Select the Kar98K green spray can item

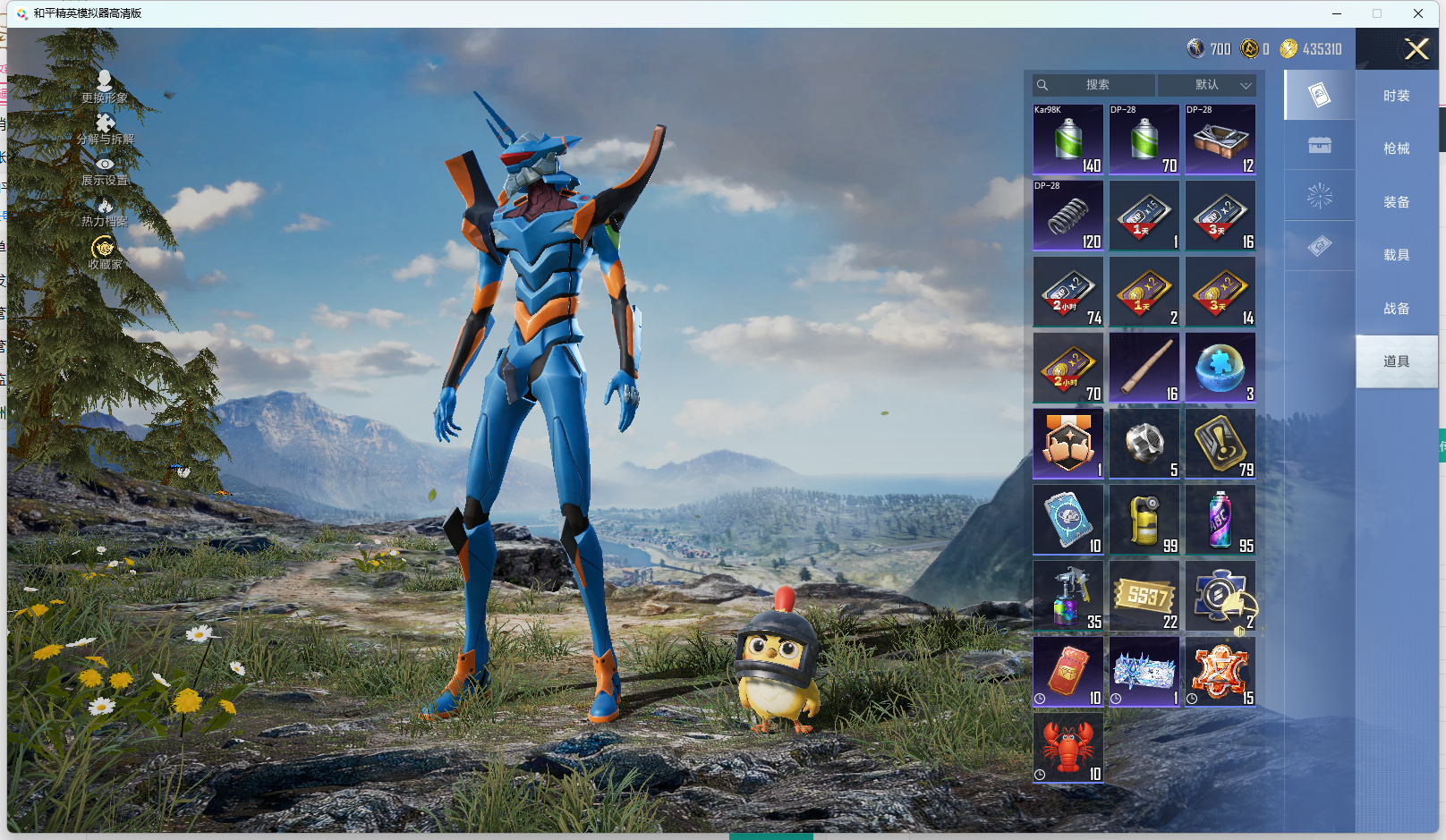1068,140
